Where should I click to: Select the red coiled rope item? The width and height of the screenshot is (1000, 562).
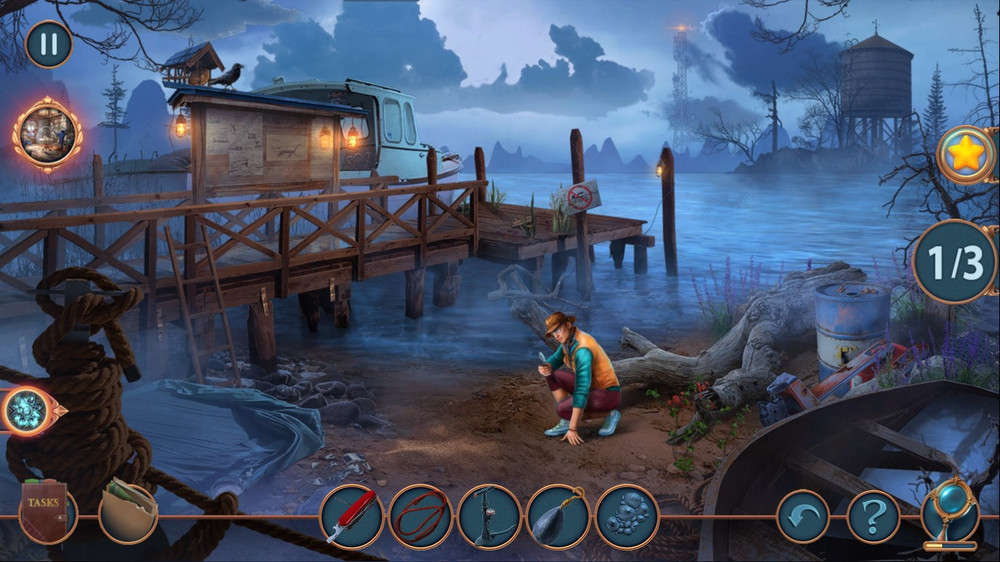[x=421, y=517]
